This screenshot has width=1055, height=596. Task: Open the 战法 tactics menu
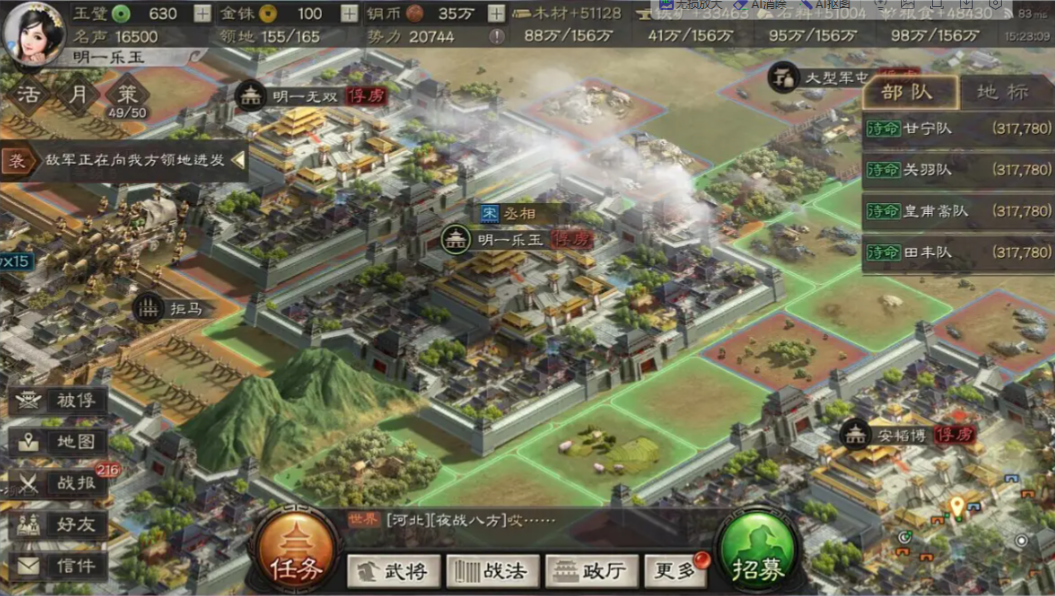pyautogui.click(x=492, y=571)
